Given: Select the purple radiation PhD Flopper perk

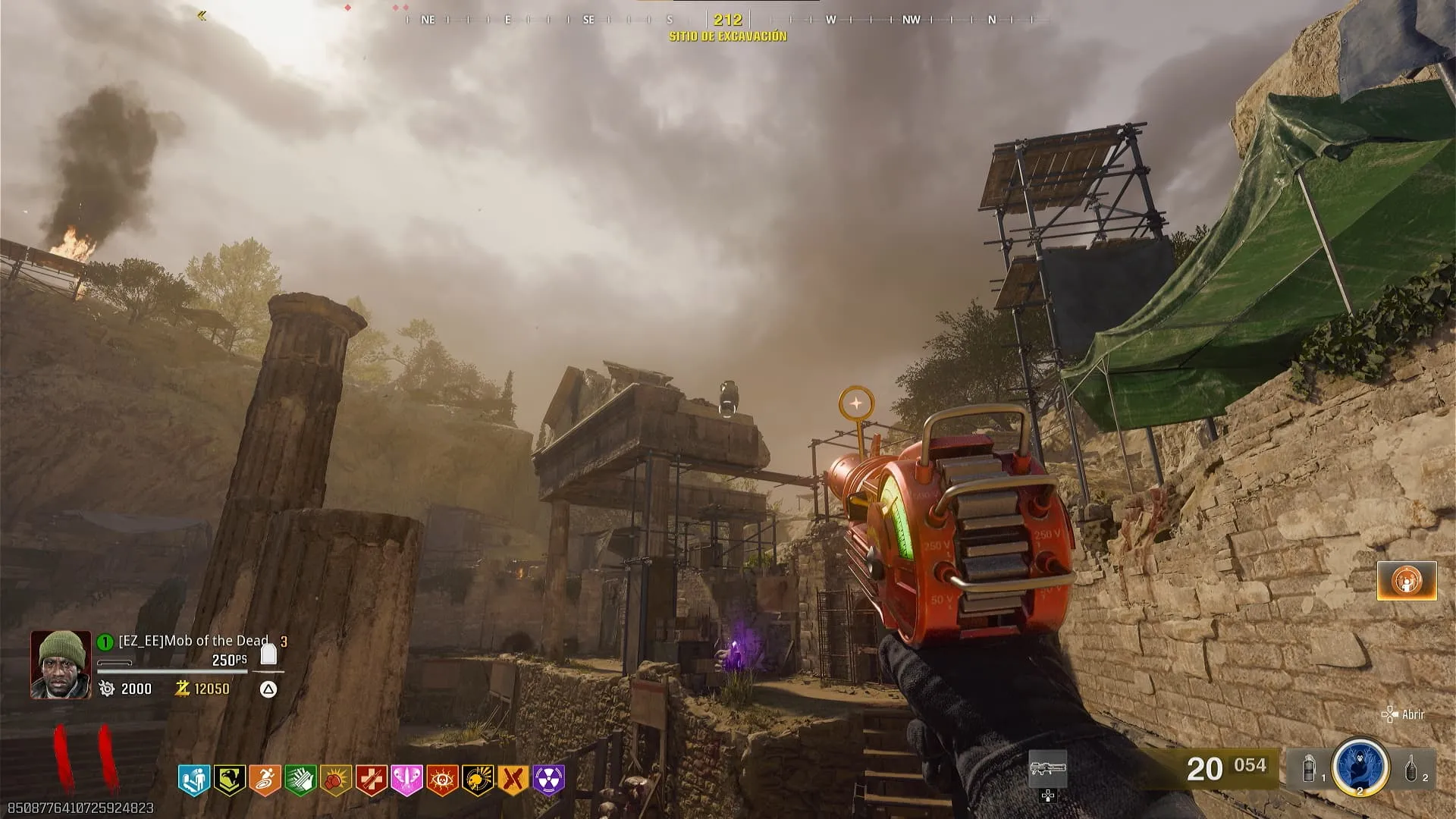Looking at the screenshot, I should click(549, 780).
